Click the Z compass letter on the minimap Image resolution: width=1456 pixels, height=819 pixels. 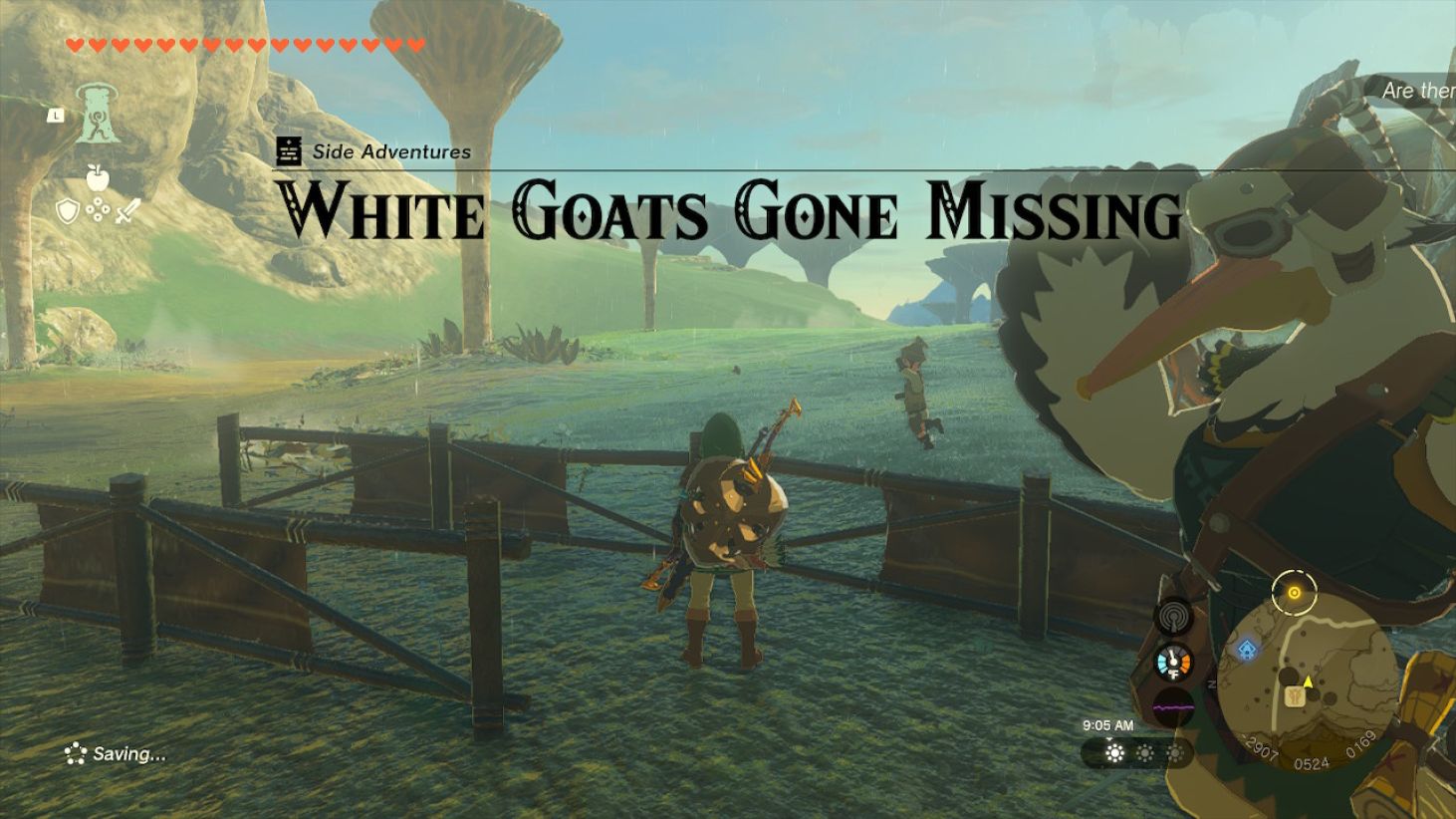click(1212, 683)
